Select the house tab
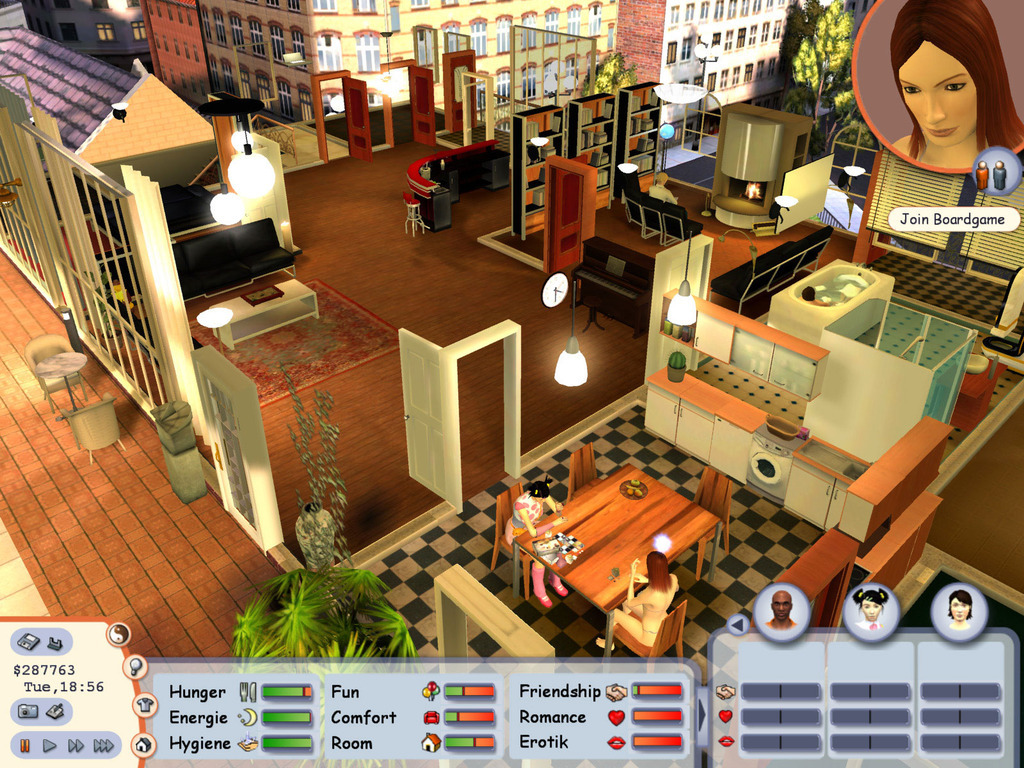The height and width of the screenshot is (768, 1024). tap(143, 744)
